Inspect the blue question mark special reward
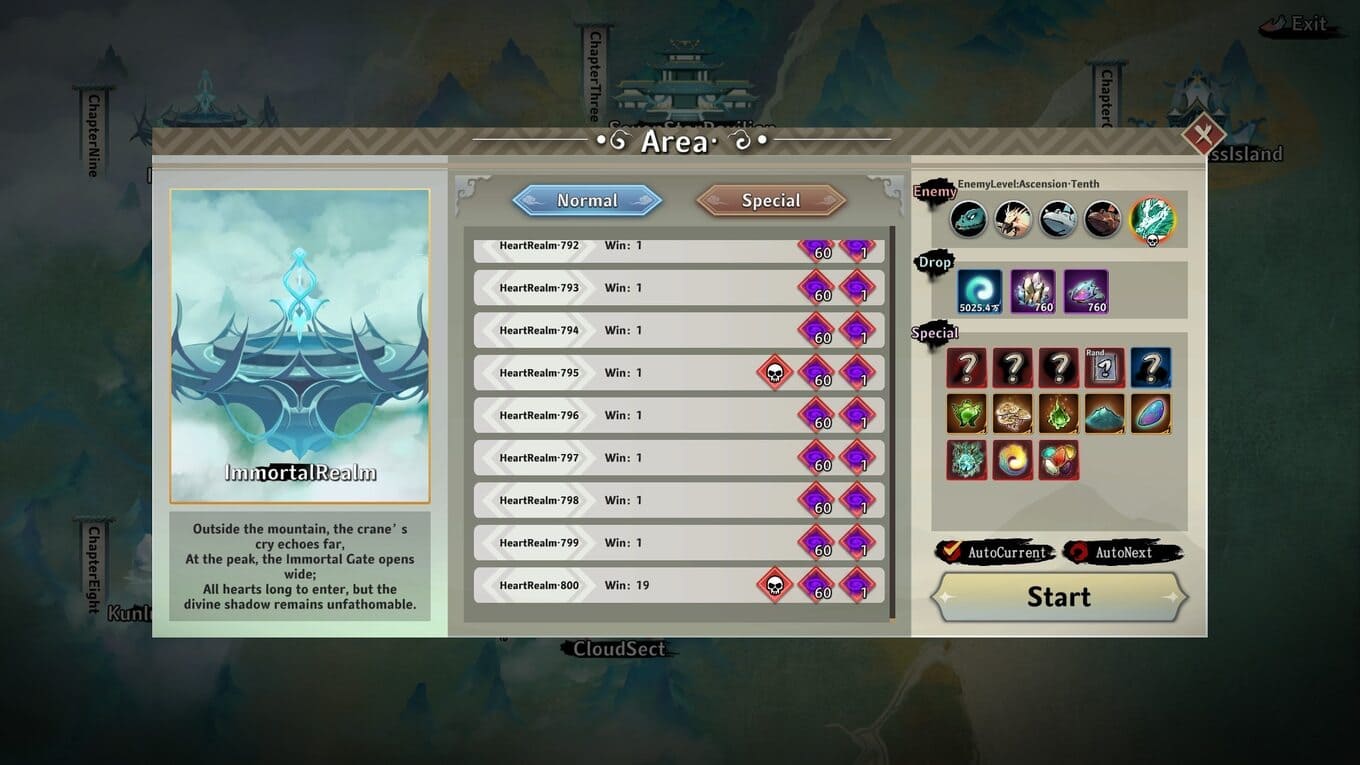This screenshot has height=765, width=1360. 1151,368
